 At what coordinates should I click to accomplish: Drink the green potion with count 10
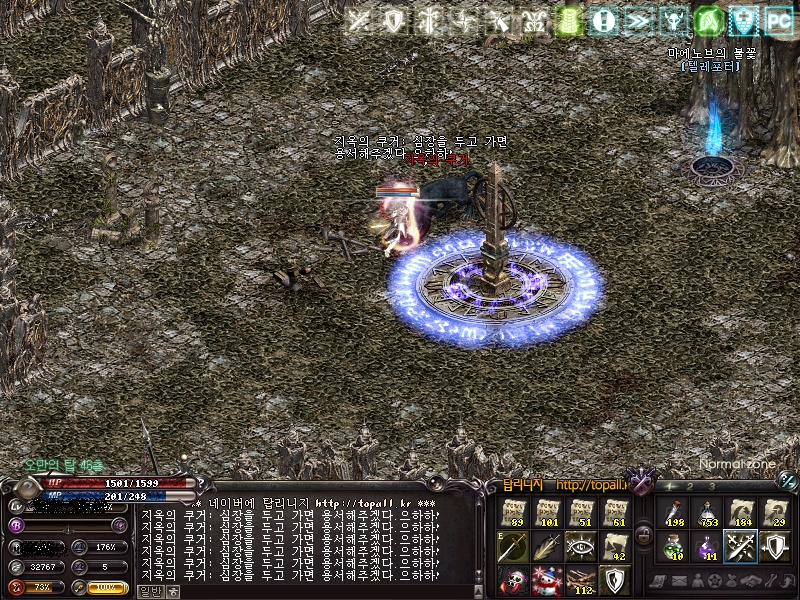click(x=673, y=546)
